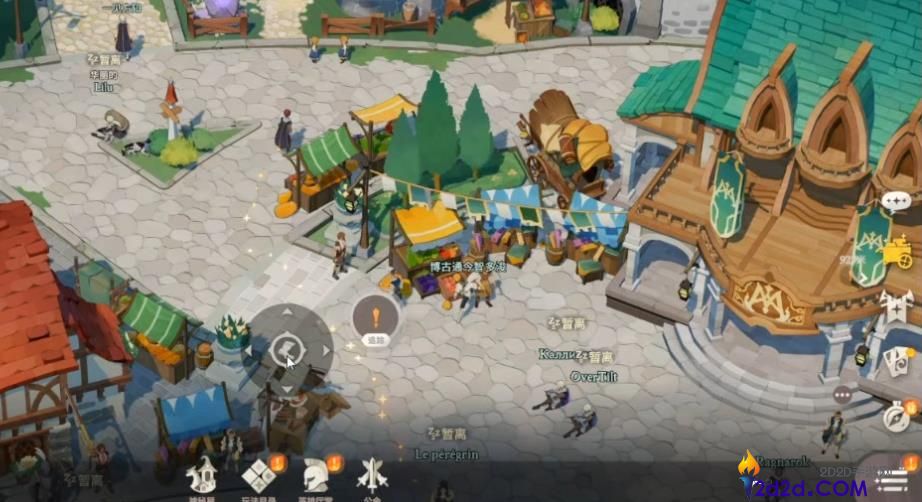Image resolution: width=922 pixels, height=502 pixels.
Task: Click the center of the movement wheel
Action: (288, 350)
